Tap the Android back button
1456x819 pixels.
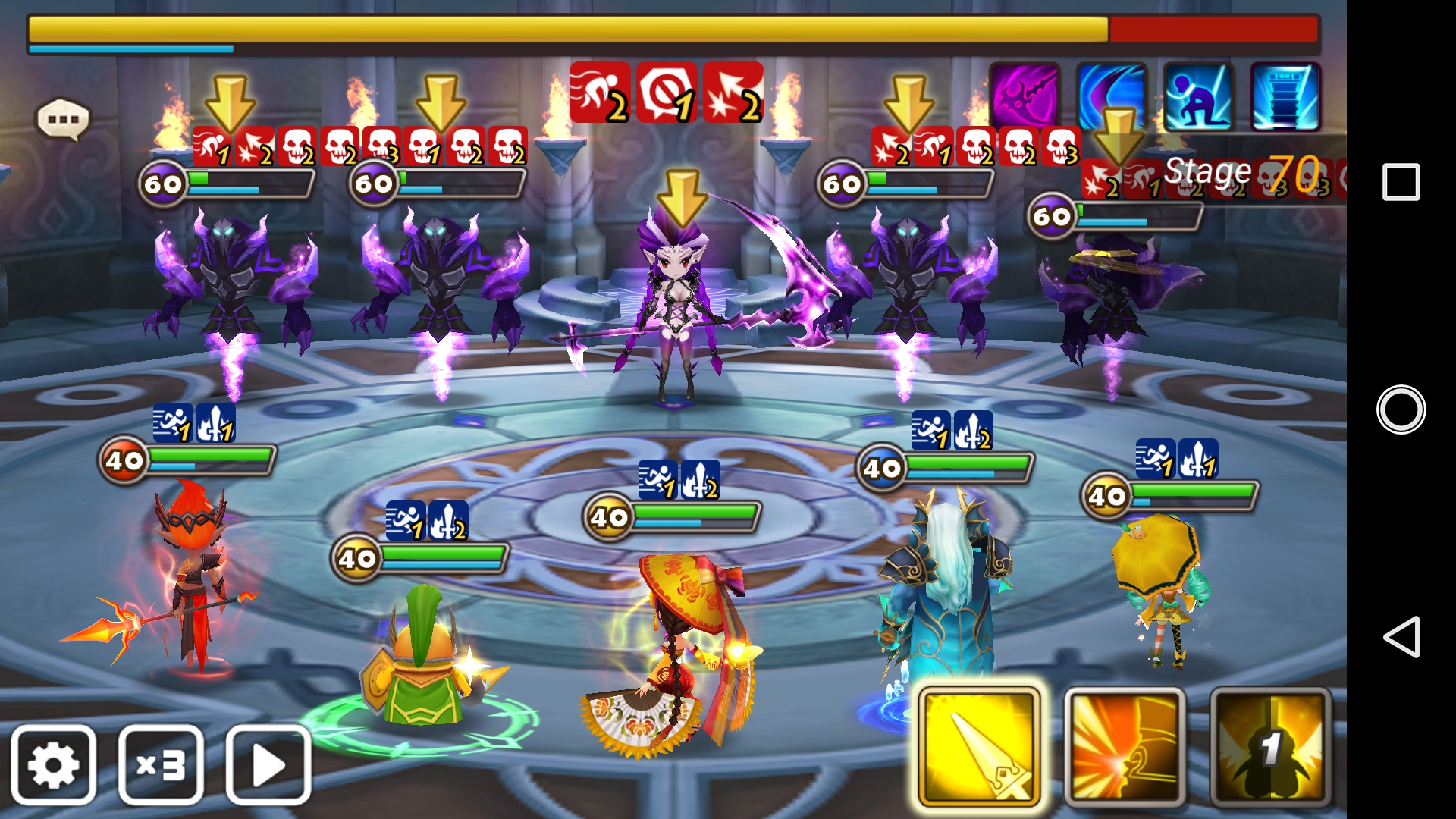tap(1400, 637)
